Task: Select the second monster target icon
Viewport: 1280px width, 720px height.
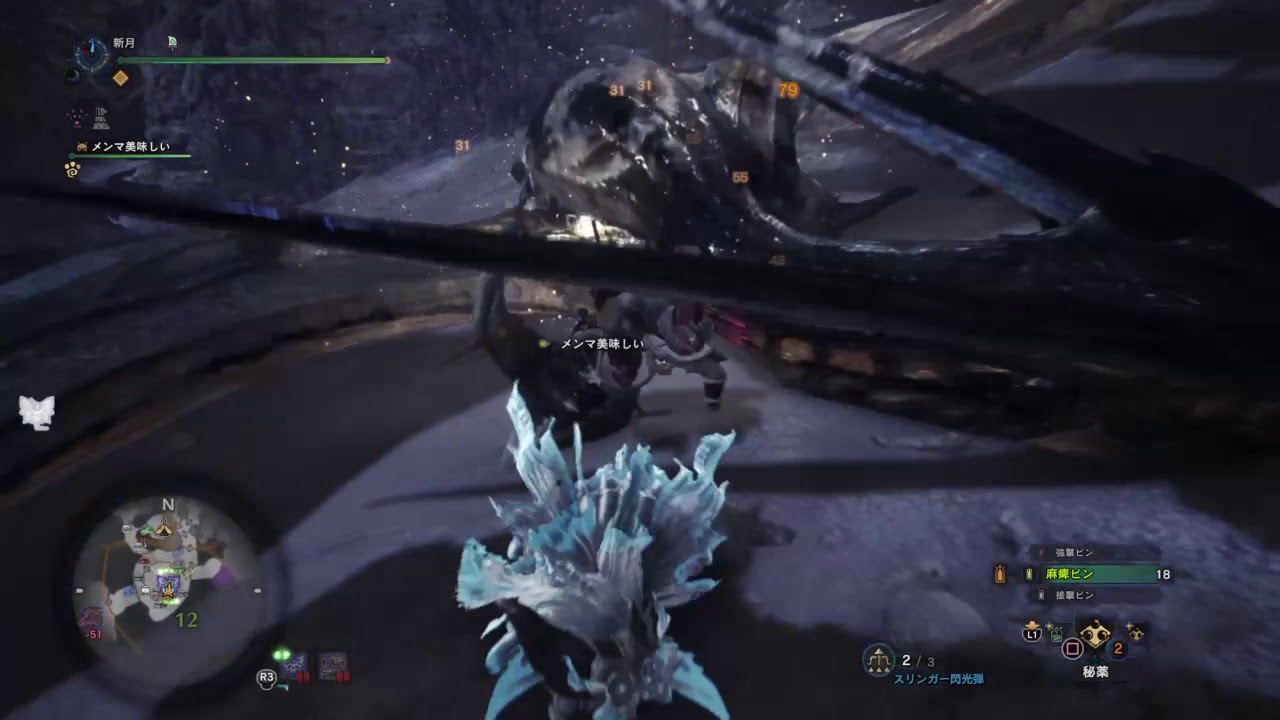Action: click(333, 667)
